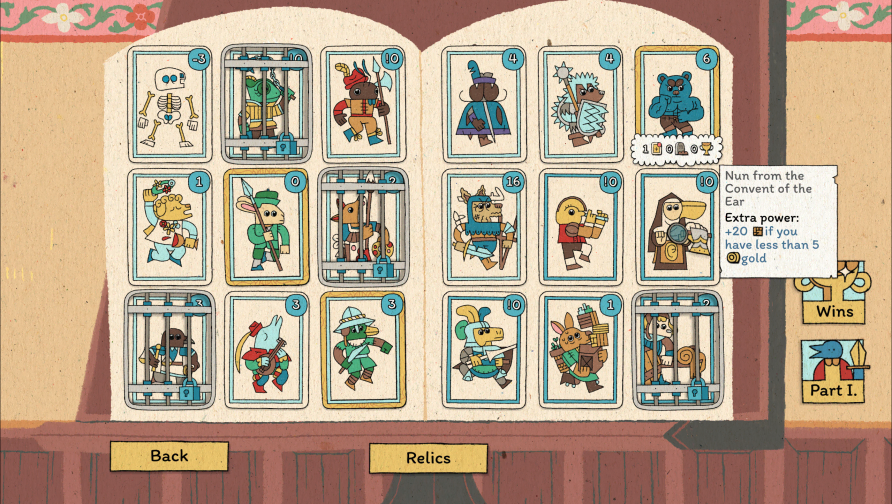Select the blue lute-playing bard card
The width and height of the screenshot is (892, 504).
pyautogui.click(x=266, y=350)
